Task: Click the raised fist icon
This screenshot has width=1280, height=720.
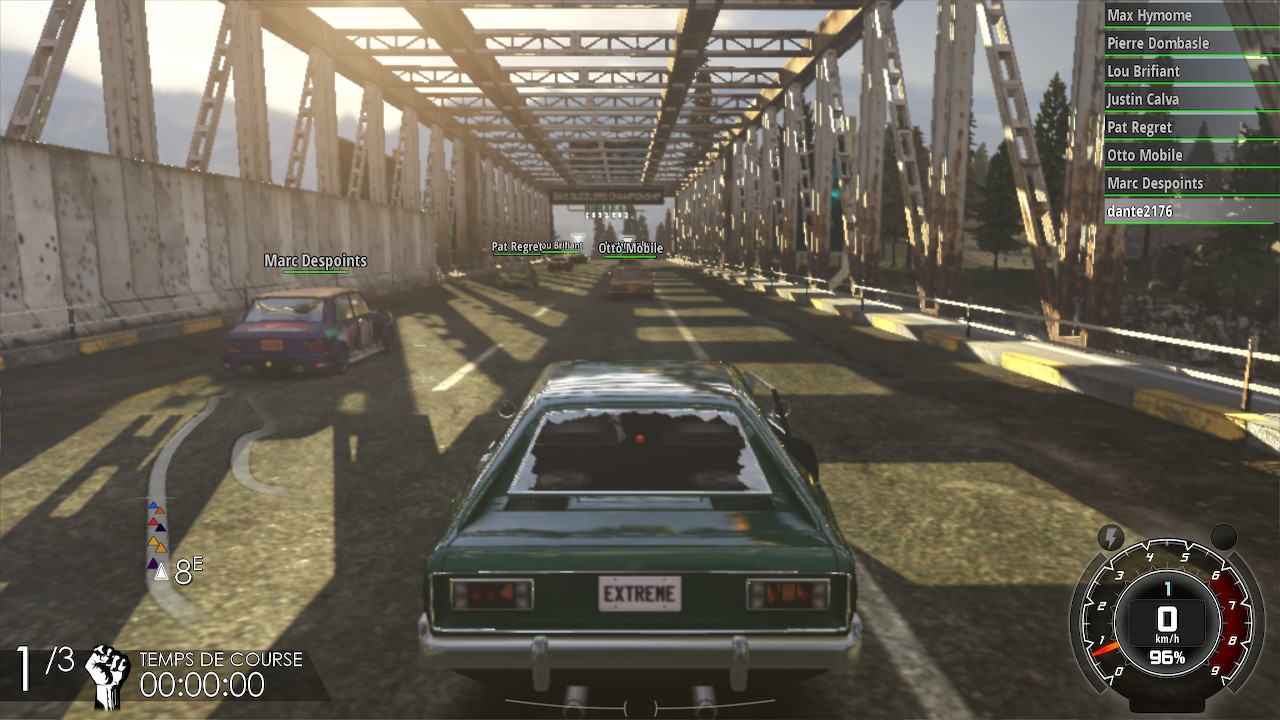Action: [107, 676]
